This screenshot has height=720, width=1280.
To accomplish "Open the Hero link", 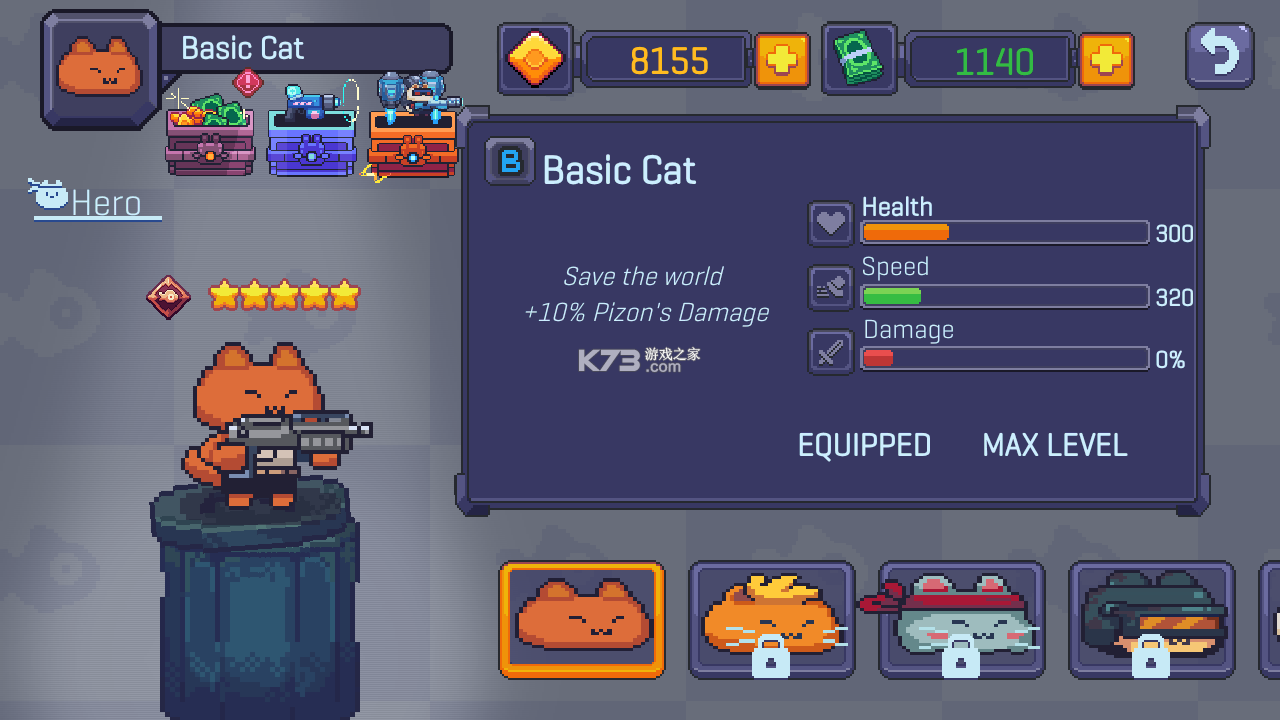I will tap(105, 203).
